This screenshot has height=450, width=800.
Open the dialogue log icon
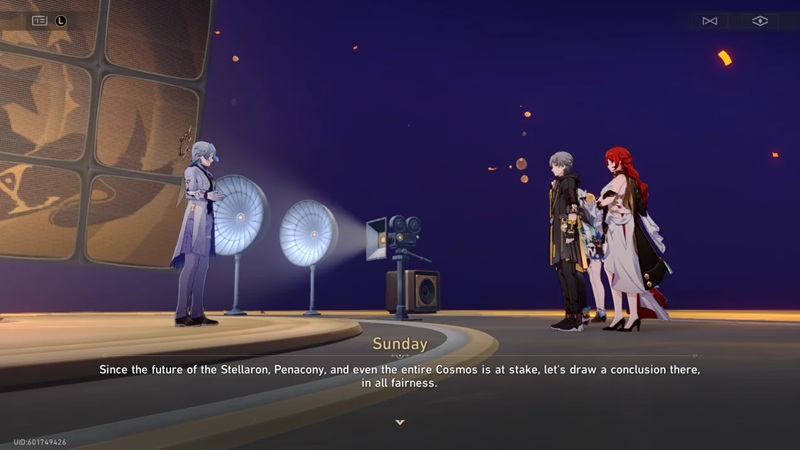40,20
